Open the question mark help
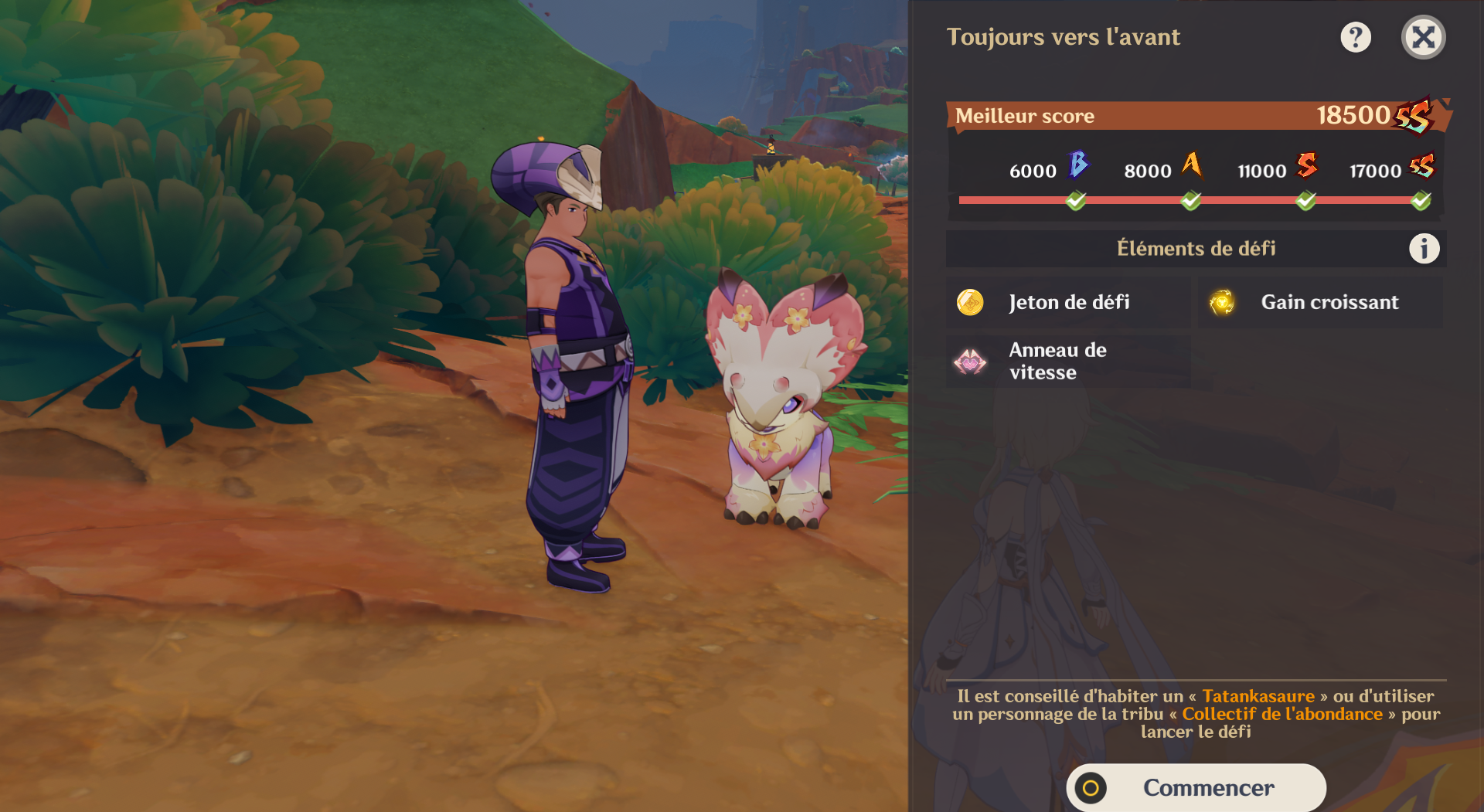 (x=1356, y=37)
